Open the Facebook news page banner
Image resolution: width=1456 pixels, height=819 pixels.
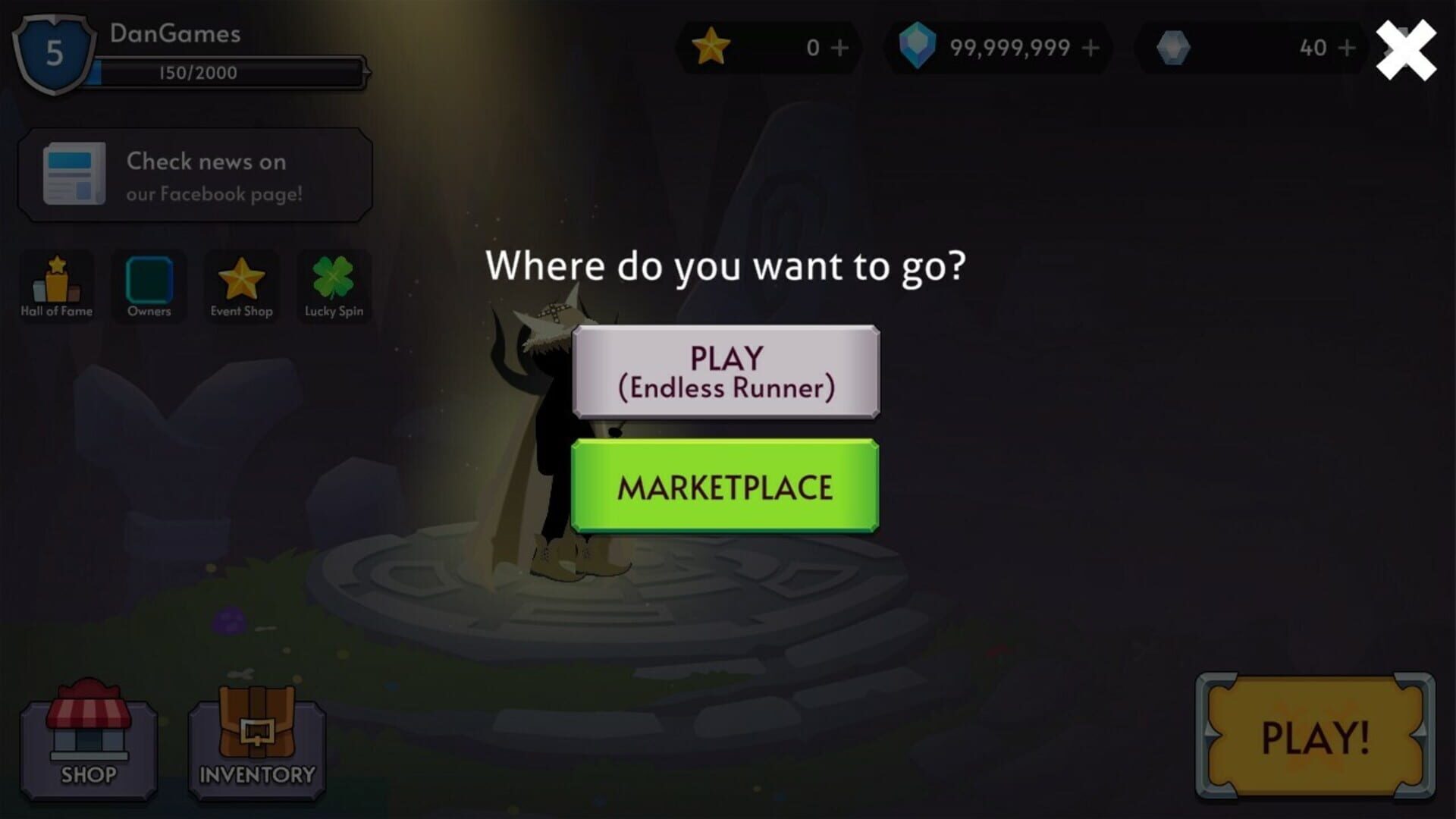196,174
